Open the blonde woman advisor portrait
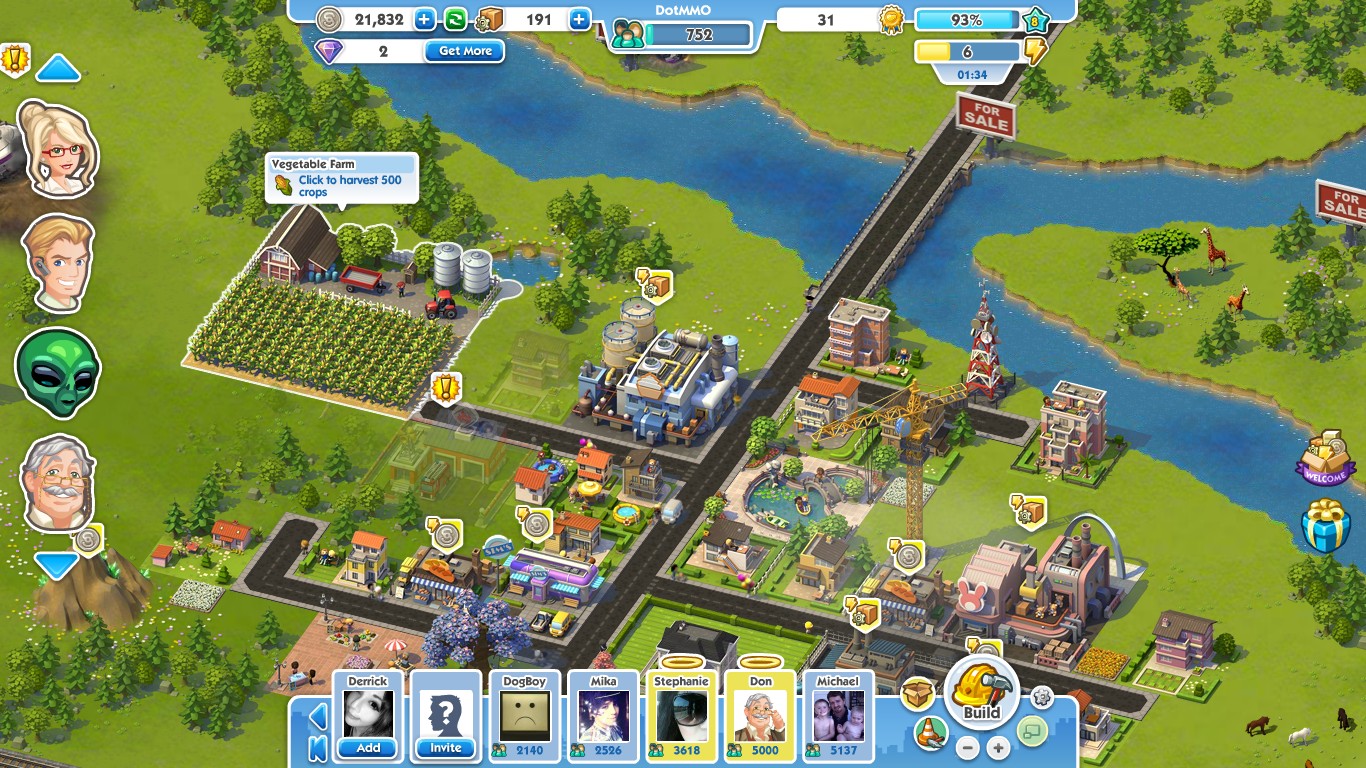Image resolution: width=1366 pixels, height=768 pixels. point(57,148)
